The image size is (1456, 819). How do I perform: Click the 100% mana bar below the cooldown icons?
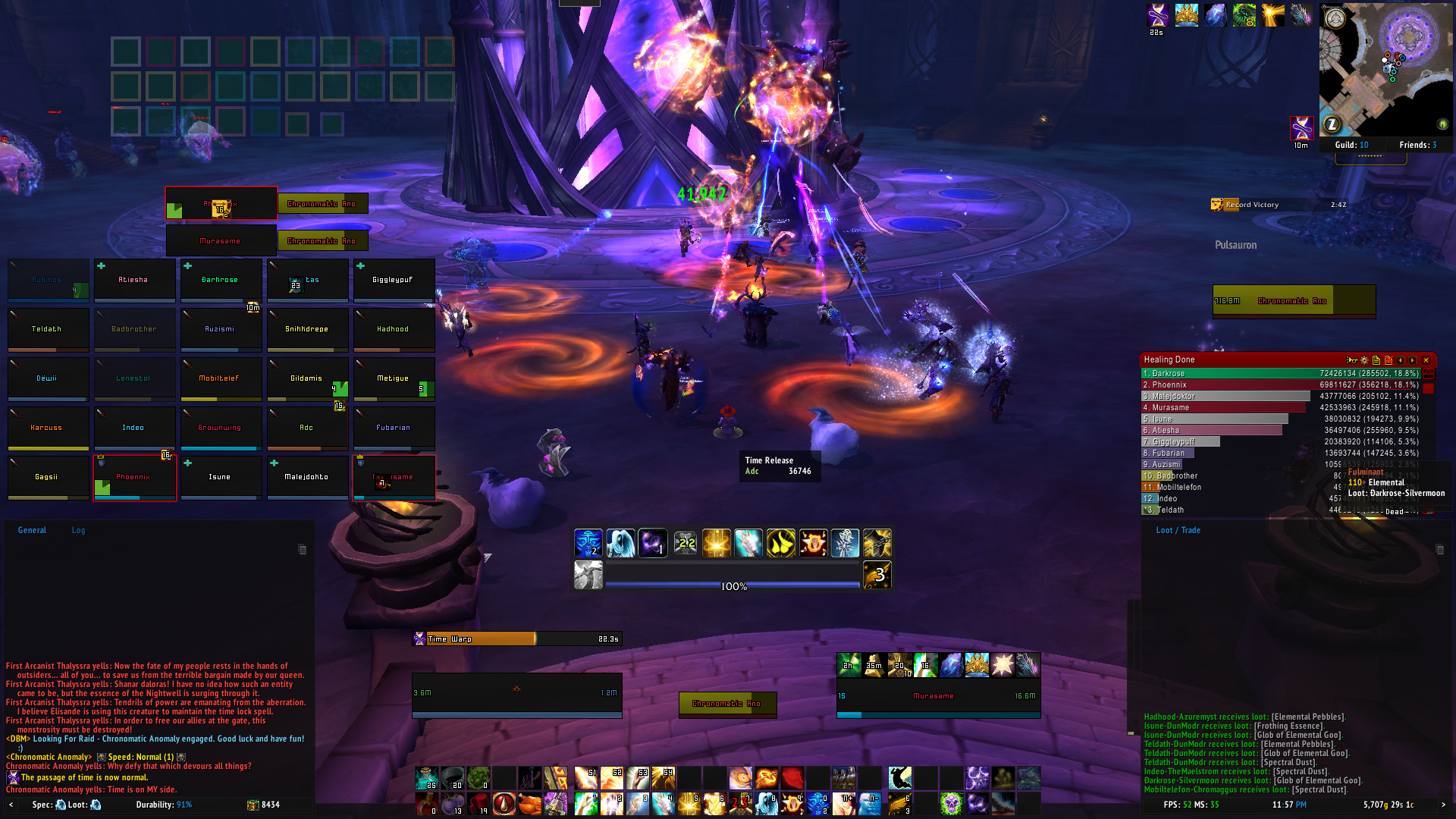732,585
